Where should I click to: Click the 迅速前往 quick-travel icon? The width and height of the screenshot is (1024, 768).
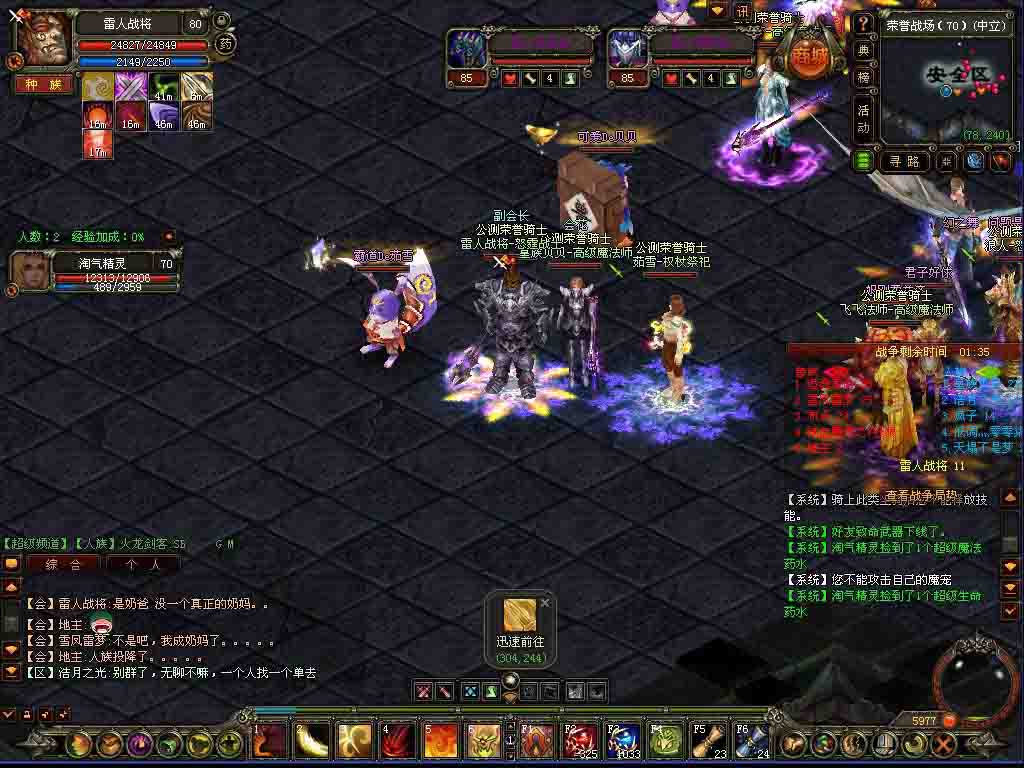point(520,615)
